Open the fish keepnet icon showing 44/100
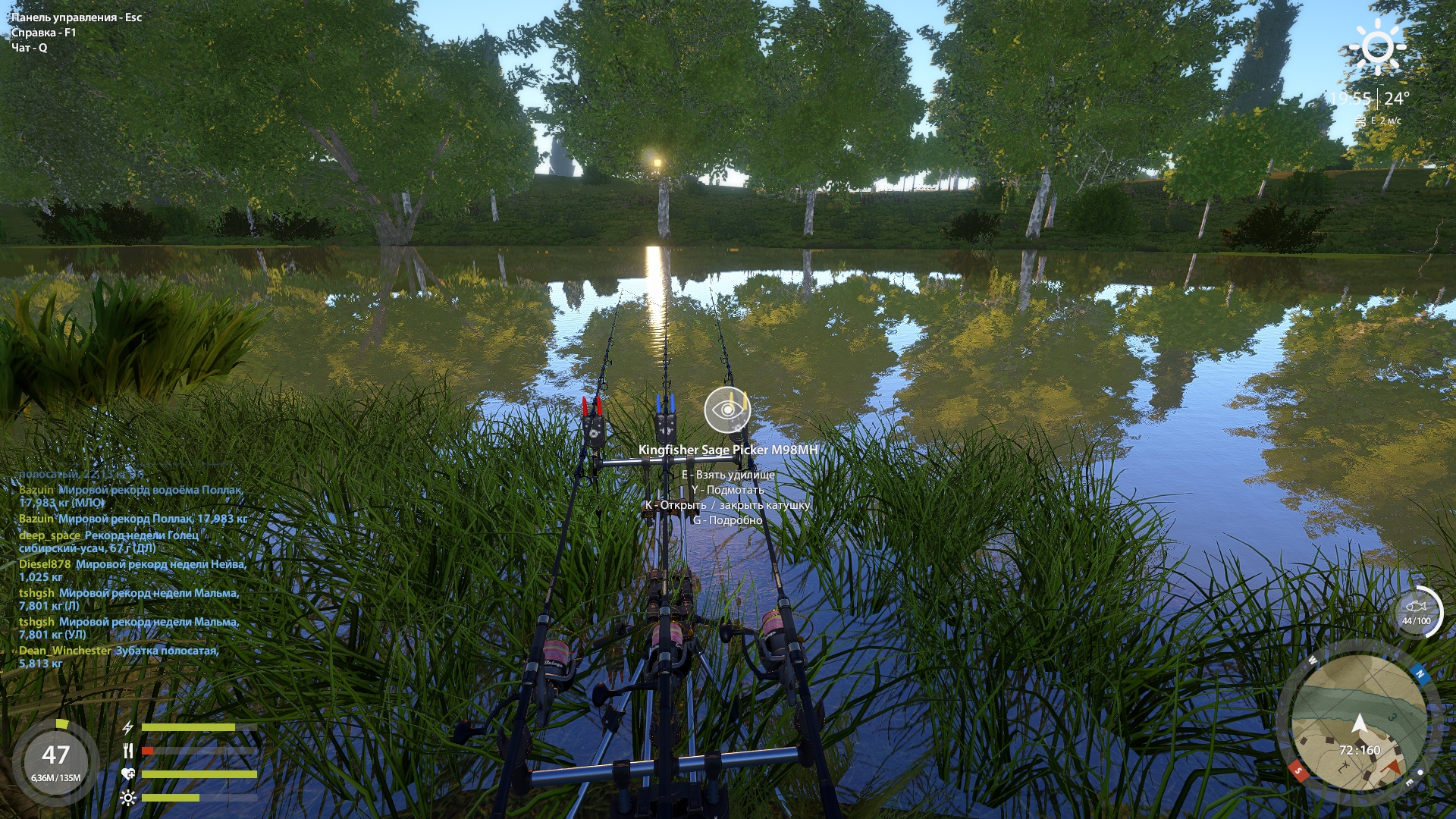This screenshot has height=819, width=1456. coord(1417,611)
